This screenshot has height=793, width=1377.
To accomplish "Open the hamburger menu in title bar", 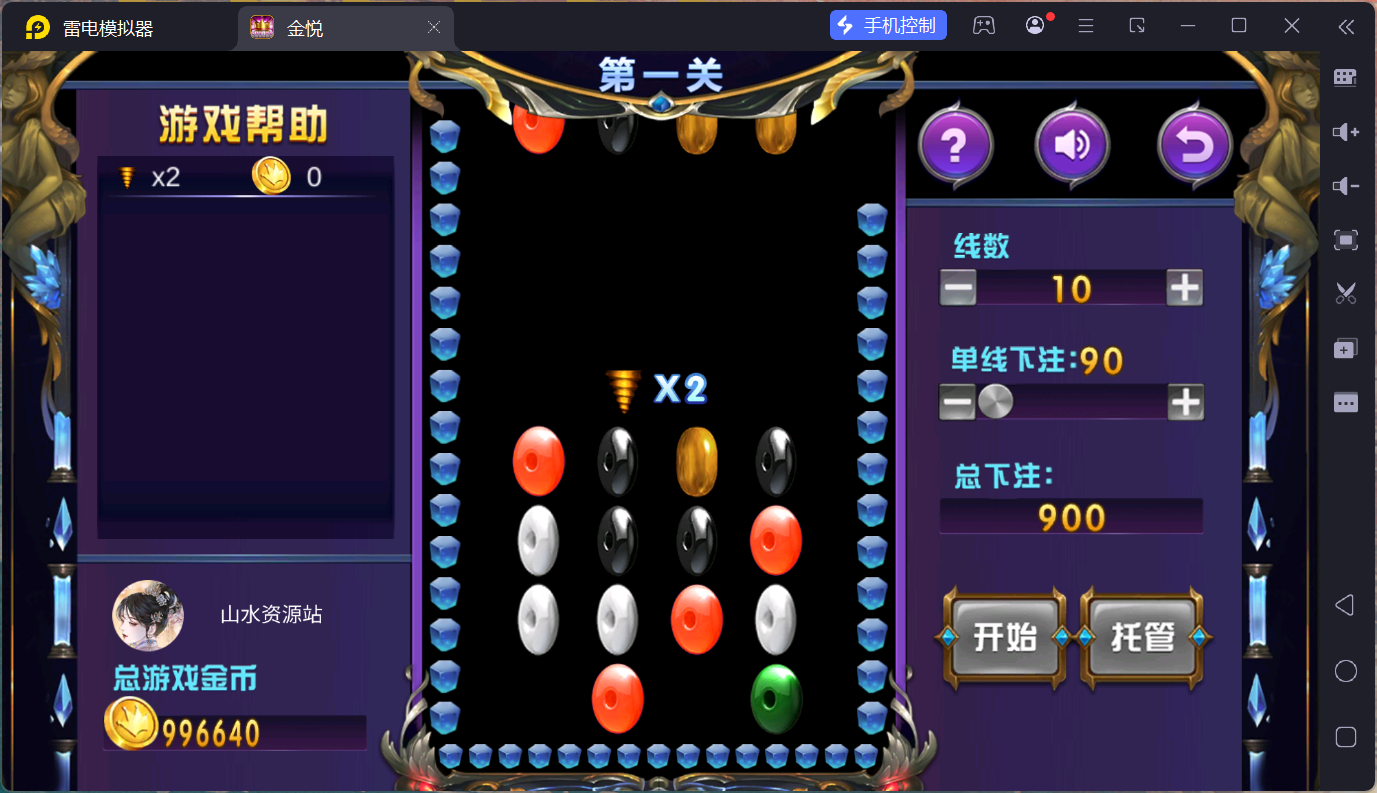I will pos(1085,25).
